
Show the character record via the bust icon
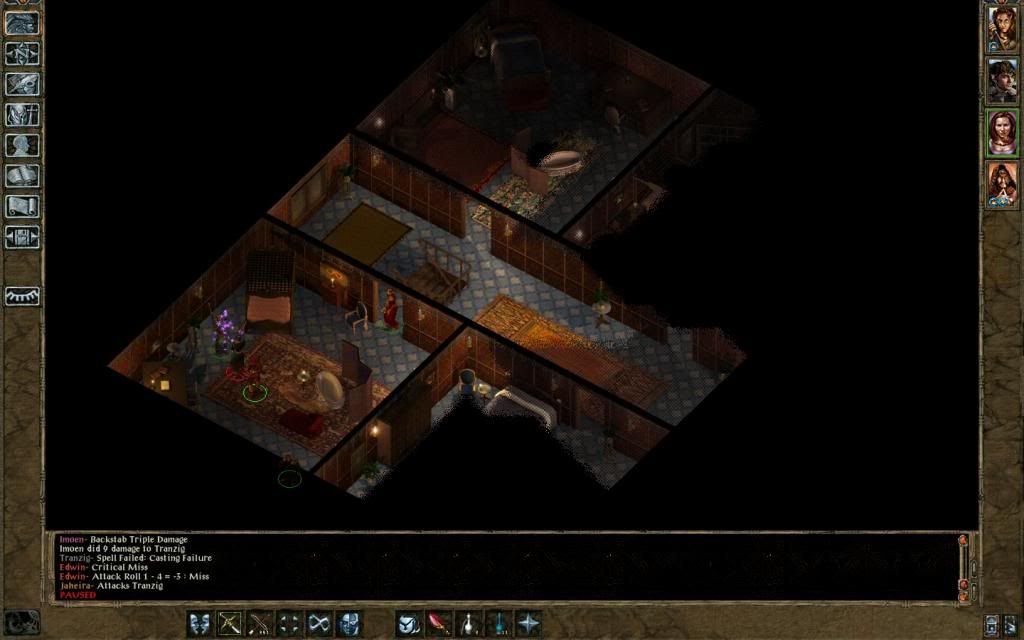(22, 145)
